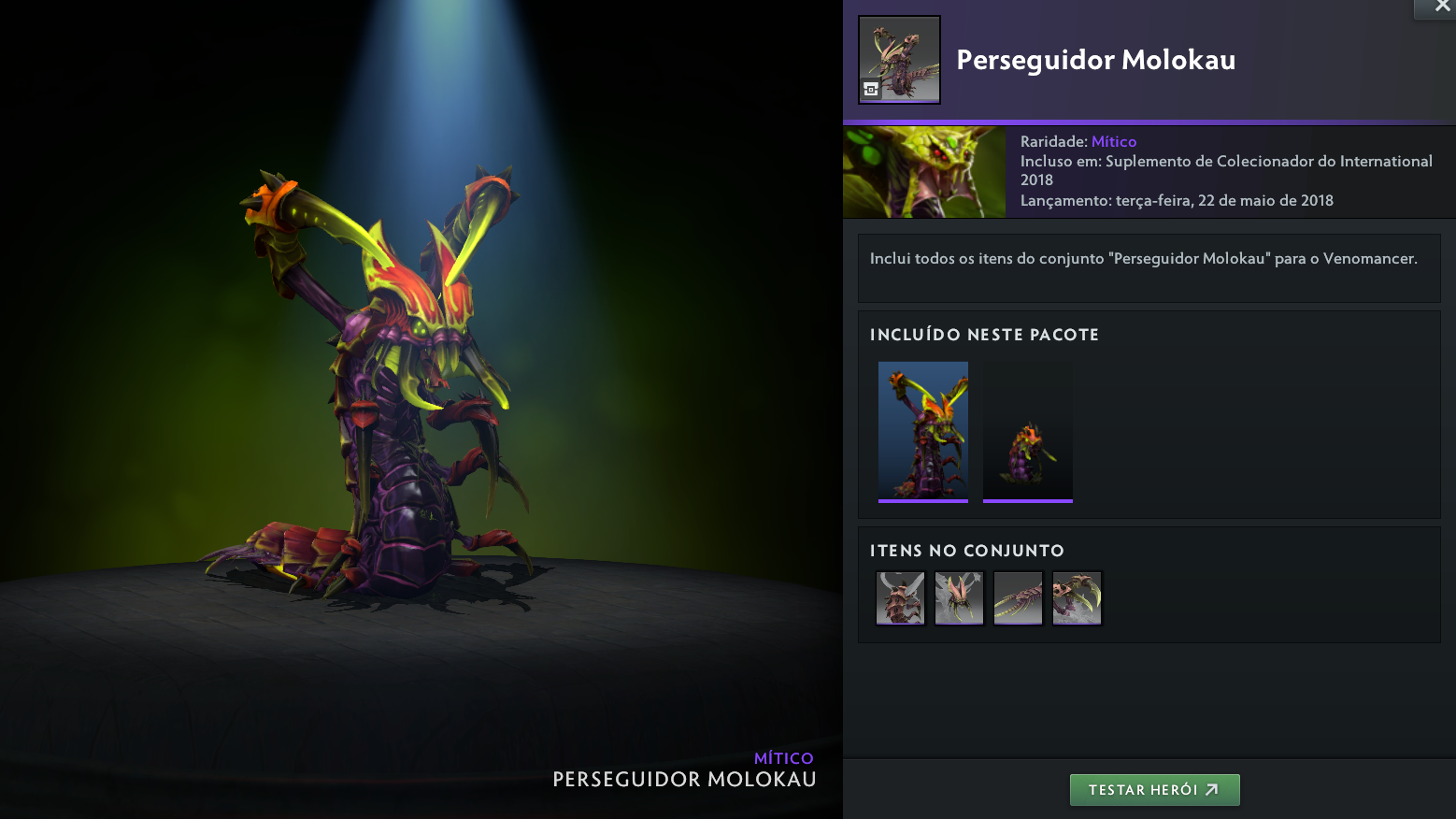Open the head piece set item

click(x=960, y=598)
